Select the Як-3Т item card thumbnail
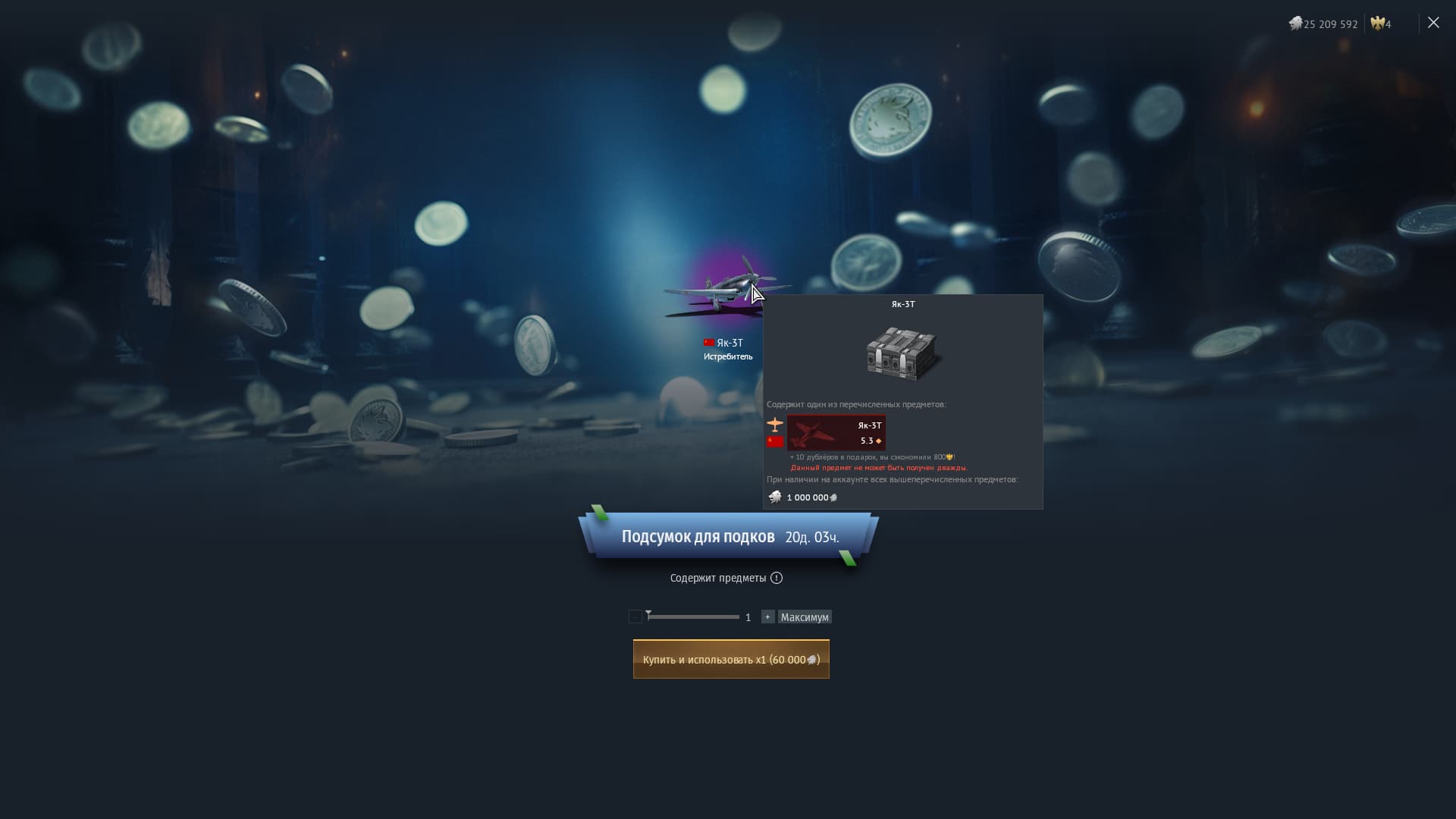This screenshot has height=819, width=1456. (x=836, y=432)
